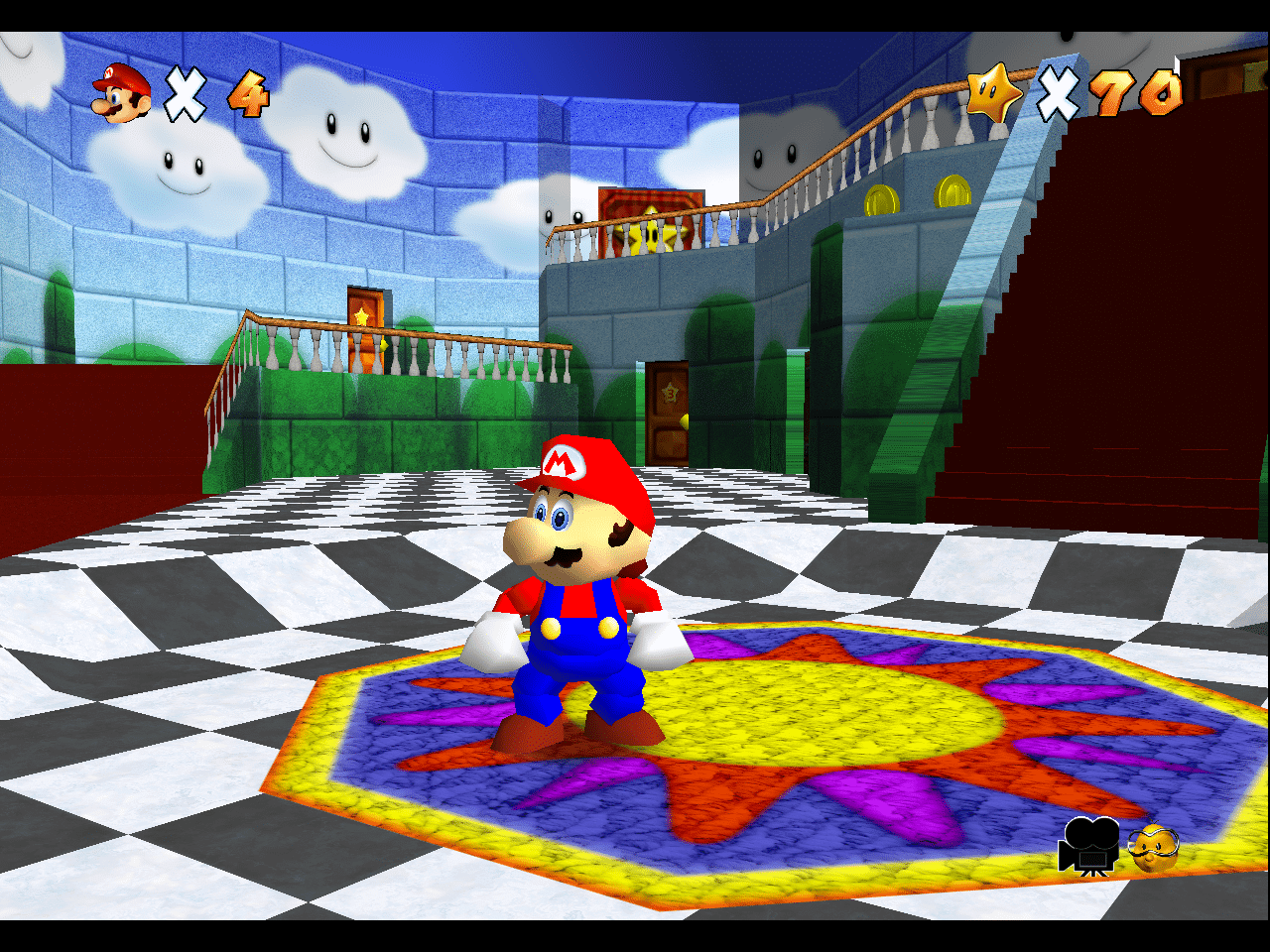Click the camera mode icon
Screen dimensions: 1270x952
1088,846
